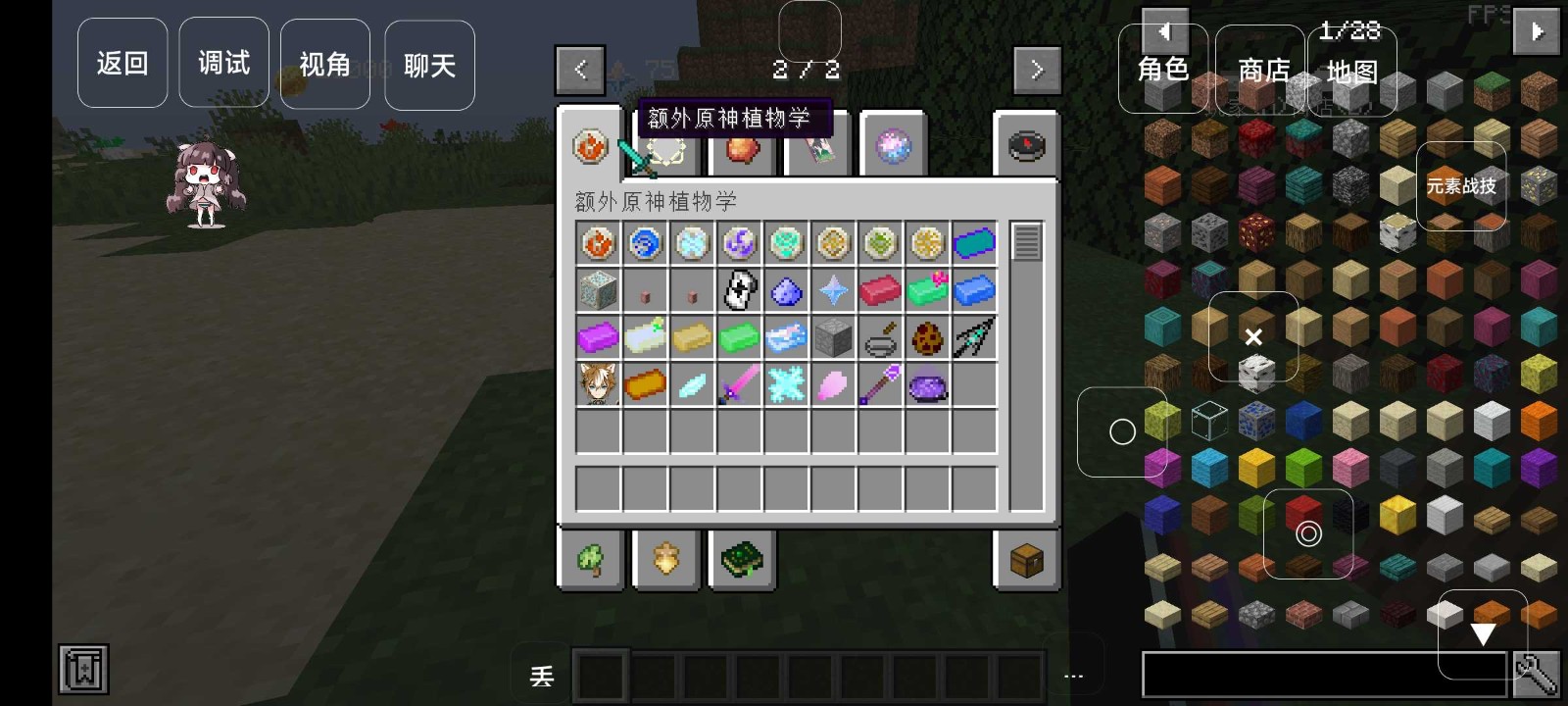
Task: Switch camera with the 视角 button
Action: tap(324, 65)
